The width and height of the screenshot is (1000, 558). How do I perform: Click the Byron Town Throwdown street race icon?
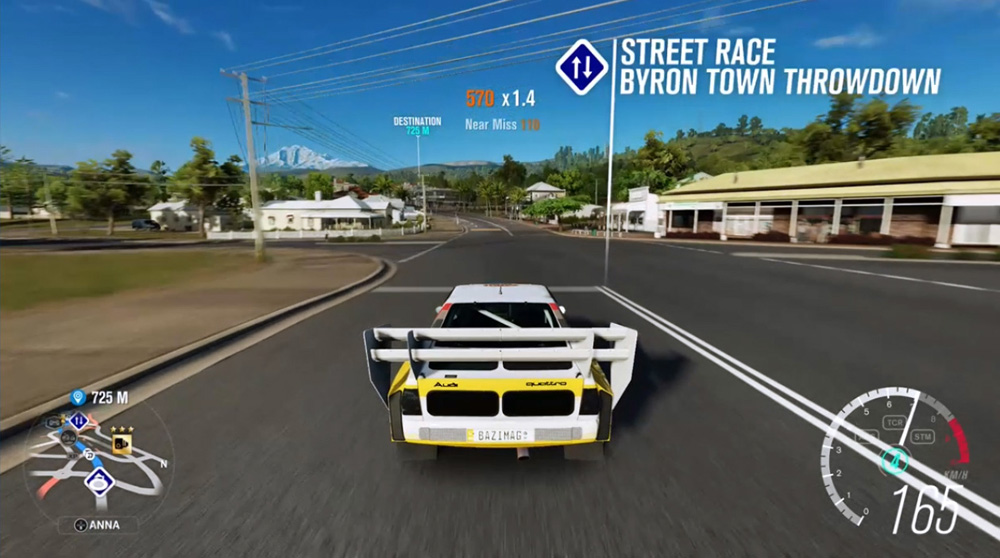click(x=581, y=66)
